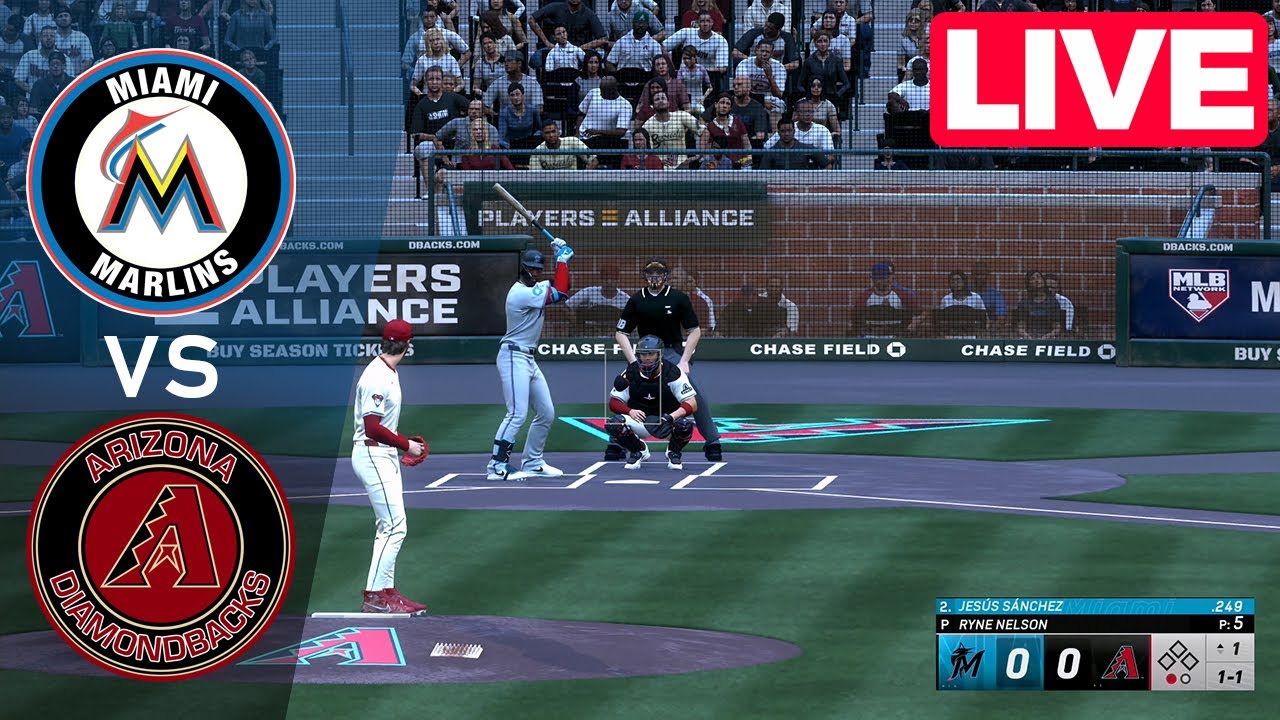
Task: Click the out indicator dots on the scoreboard
Action: pos(1177,679)
